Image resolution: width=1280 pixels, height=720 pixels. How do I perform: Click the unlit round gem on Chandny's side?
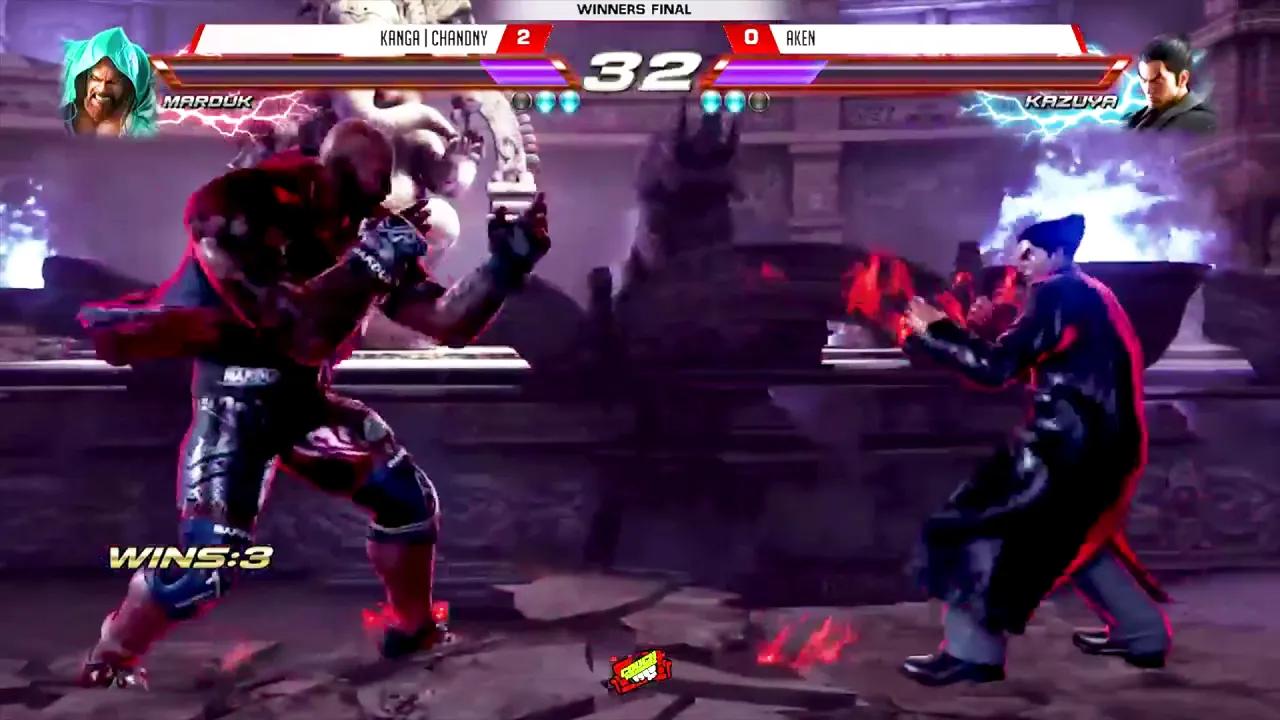click(521, 100)
